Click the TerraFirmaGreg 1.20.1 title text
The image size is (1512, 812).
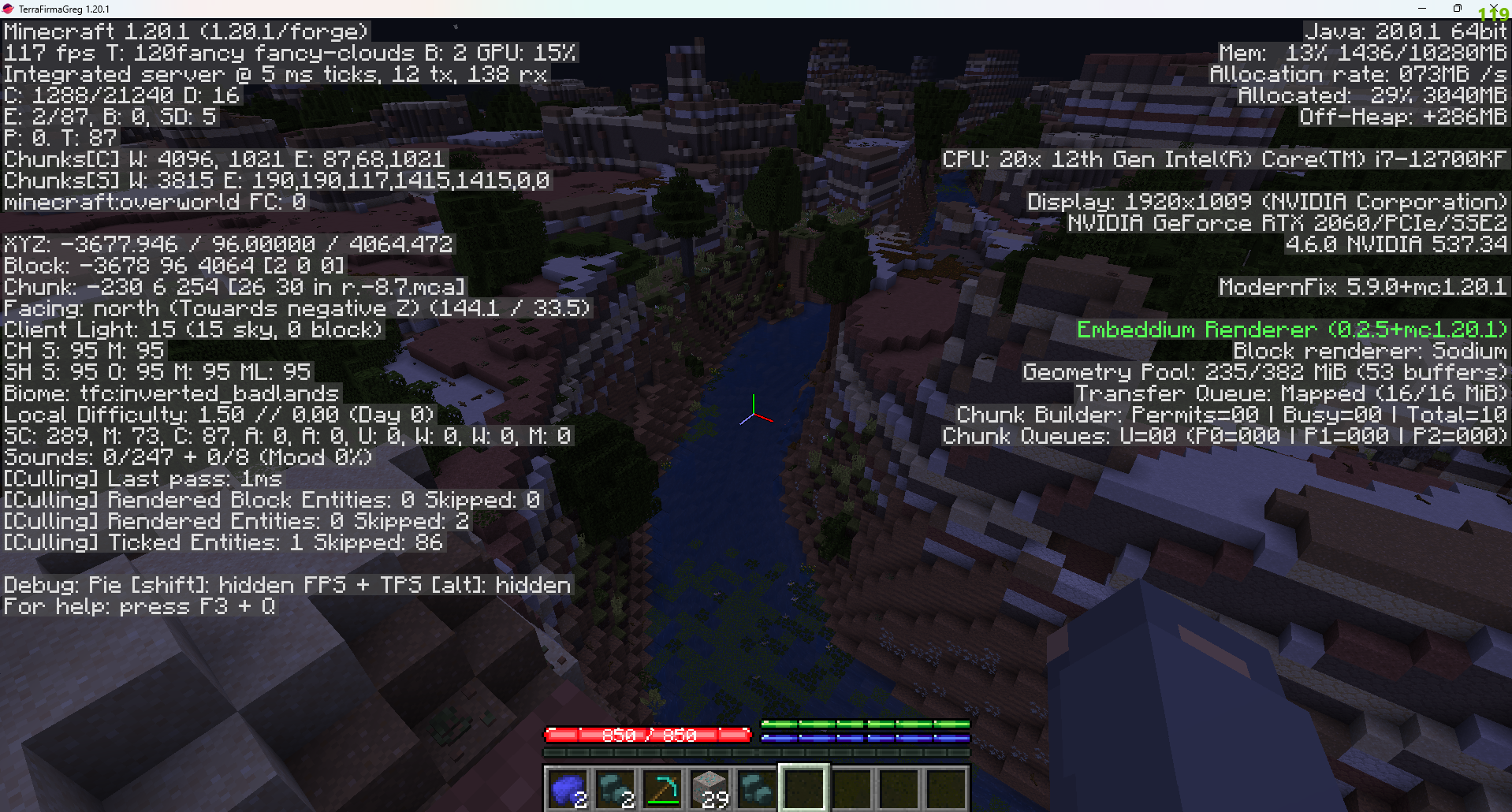(63, 8)
